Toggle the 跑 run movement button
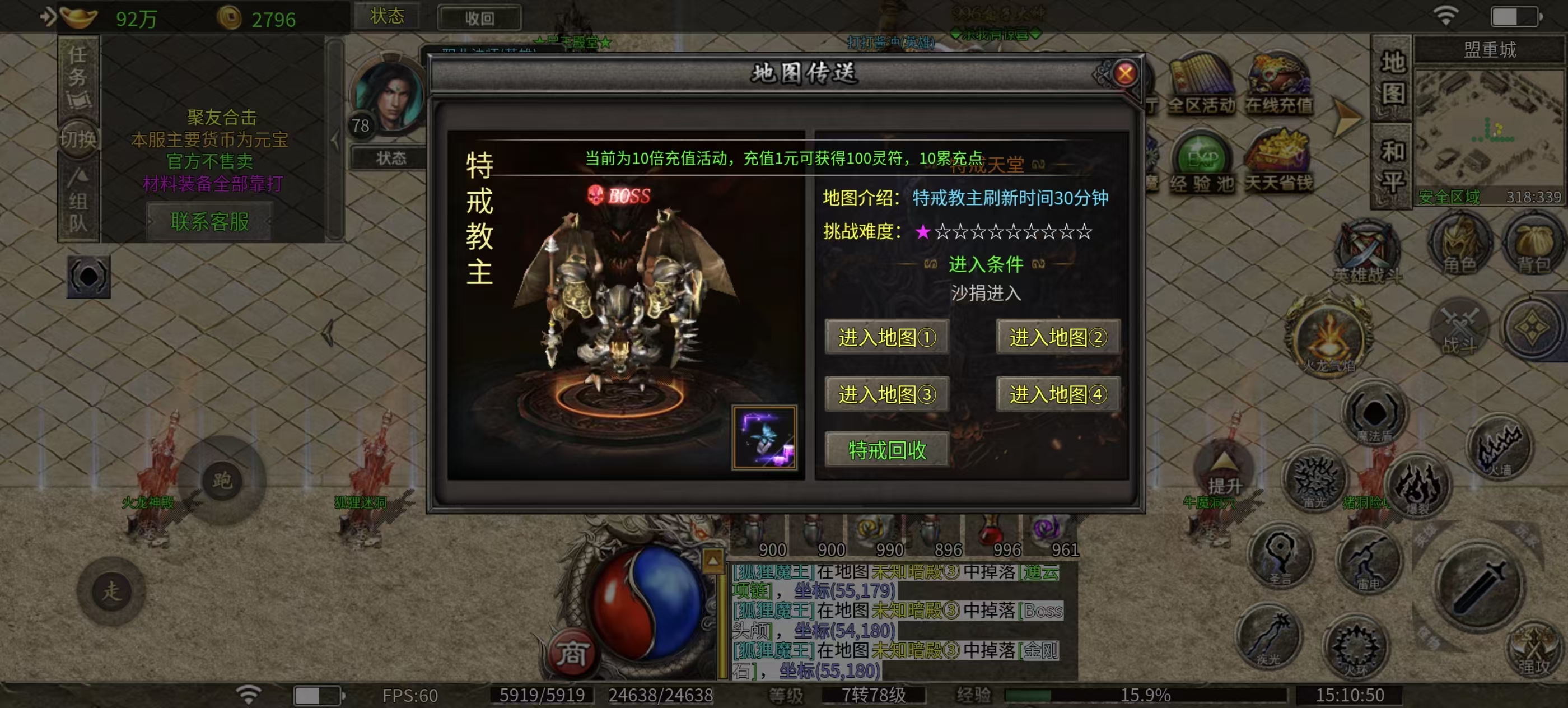The width and height of the screenshot is (1568, 708). pyautogui.click(x=222, y=481)
